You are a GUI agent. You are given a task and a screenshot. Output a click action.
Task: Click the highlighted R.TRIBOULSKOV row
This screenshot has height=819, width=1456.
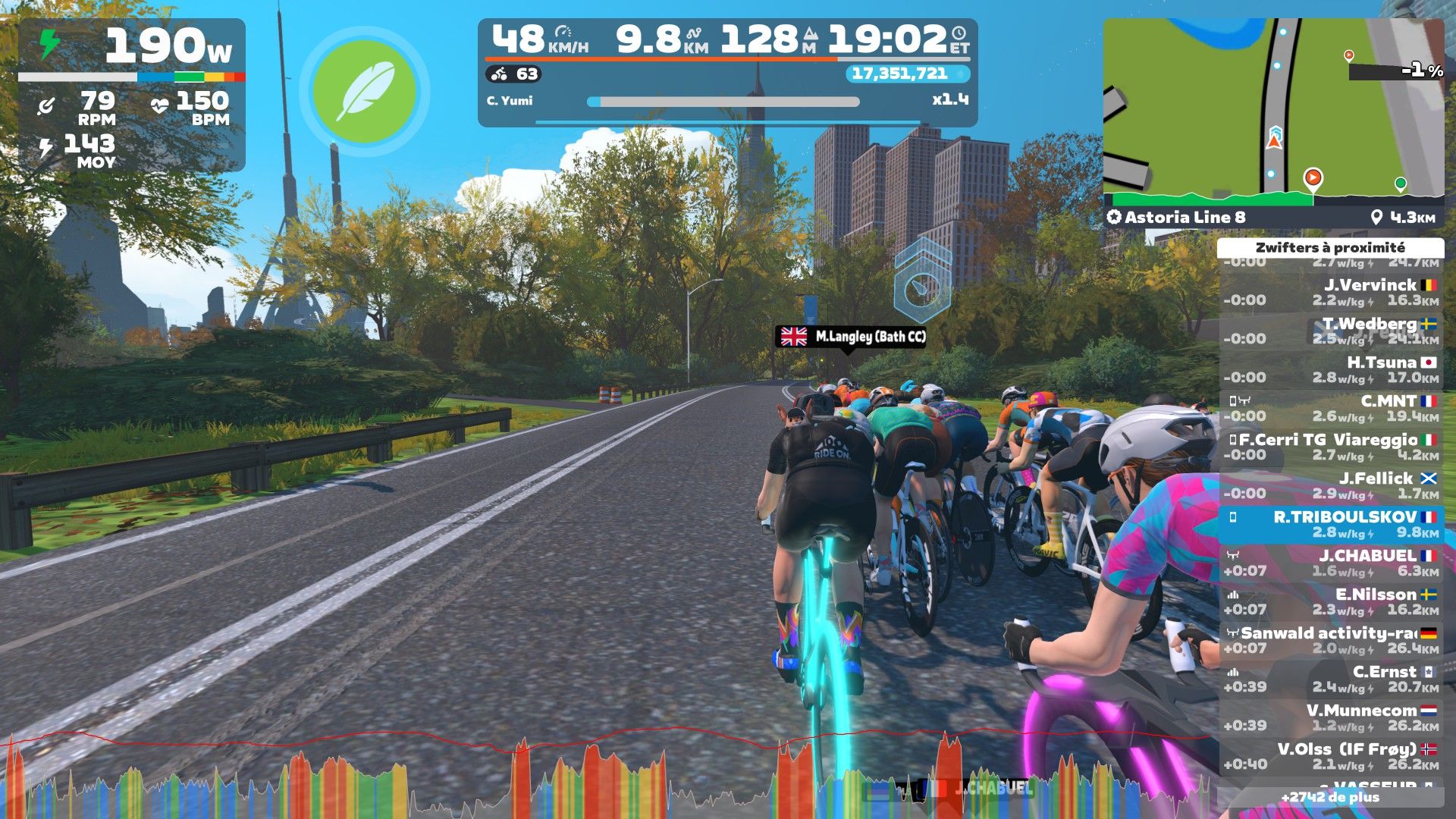pos(1331,525)
